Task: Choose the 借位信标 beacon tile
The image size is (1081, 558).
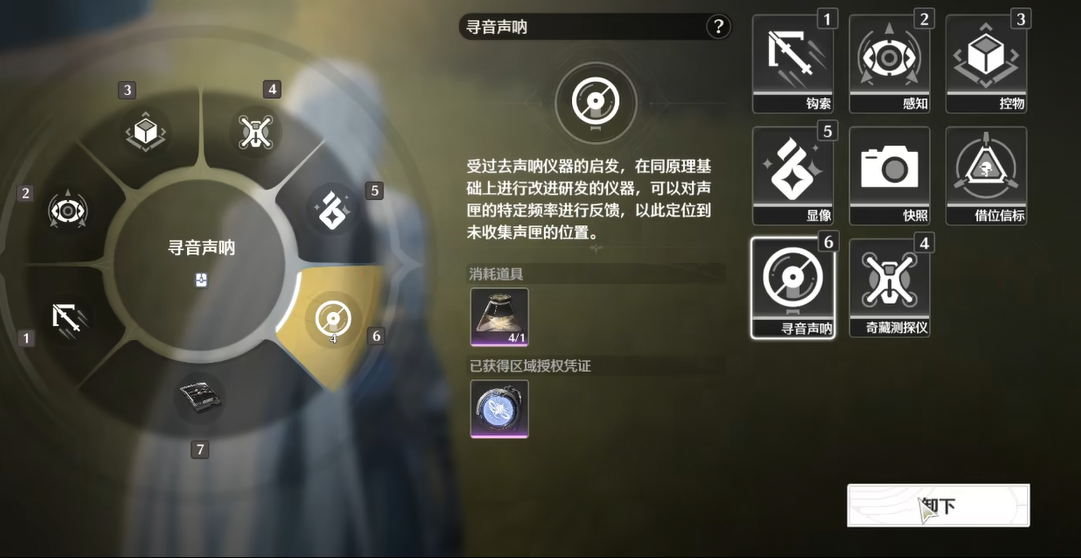Action: pos(986,174)
